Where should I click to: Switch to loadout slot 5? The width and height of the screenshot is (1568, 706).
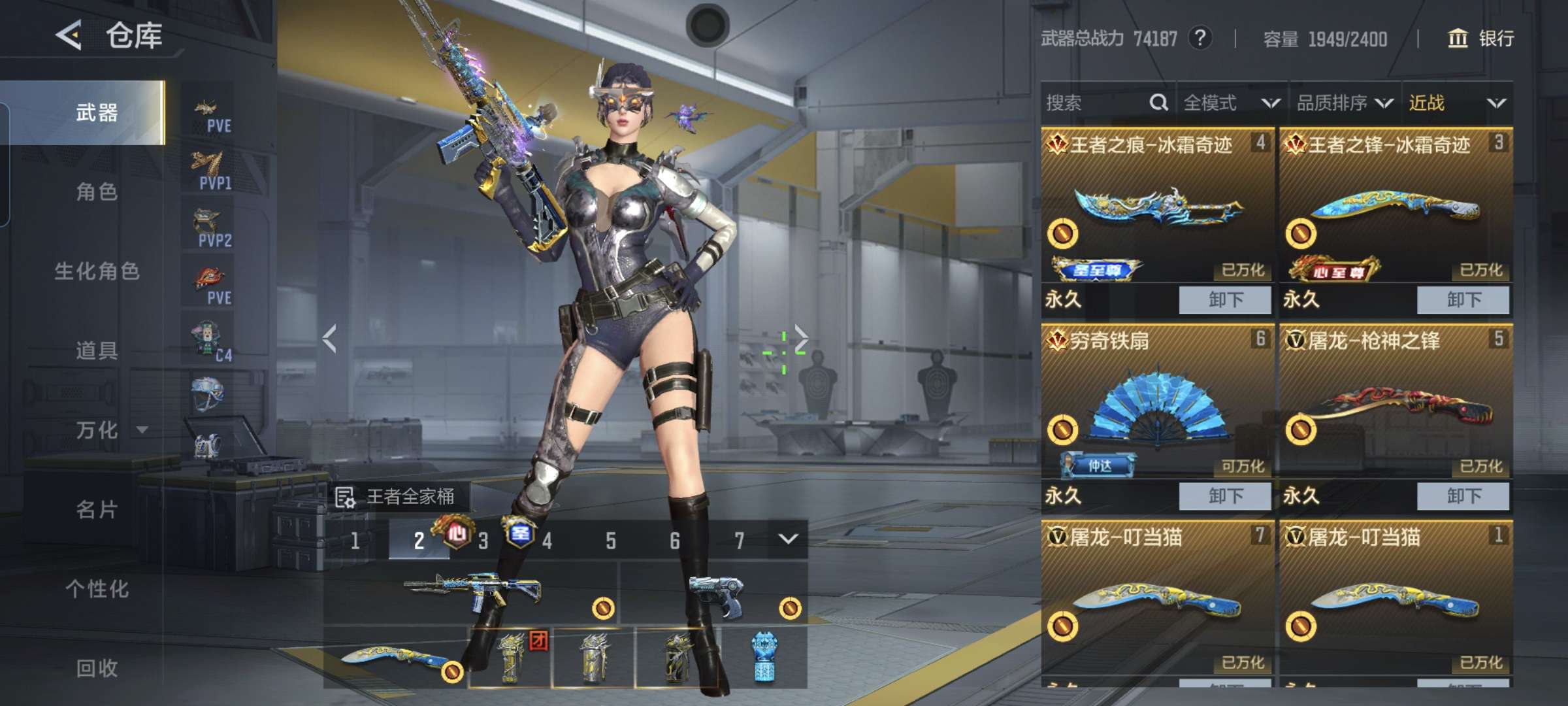tap(610, 541)
